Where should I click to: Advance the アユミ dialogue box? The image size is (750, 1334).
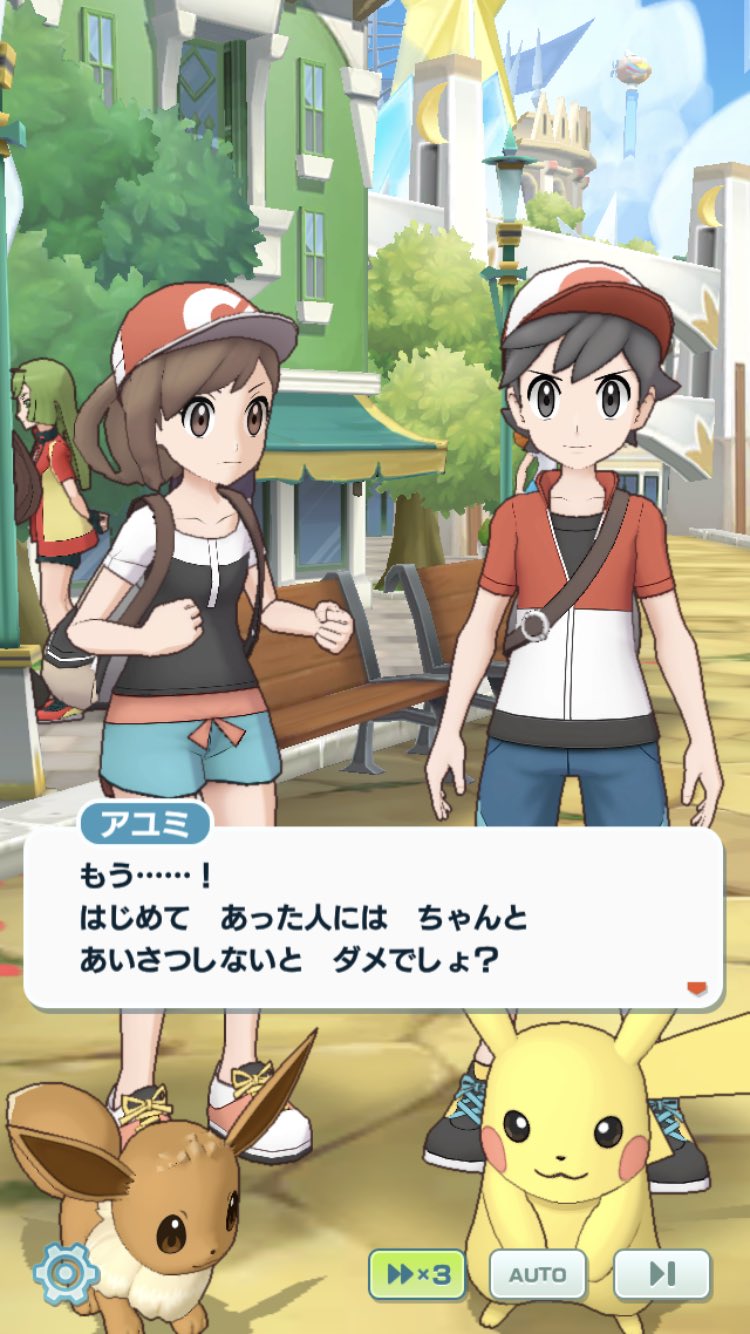tap(372, 918)
